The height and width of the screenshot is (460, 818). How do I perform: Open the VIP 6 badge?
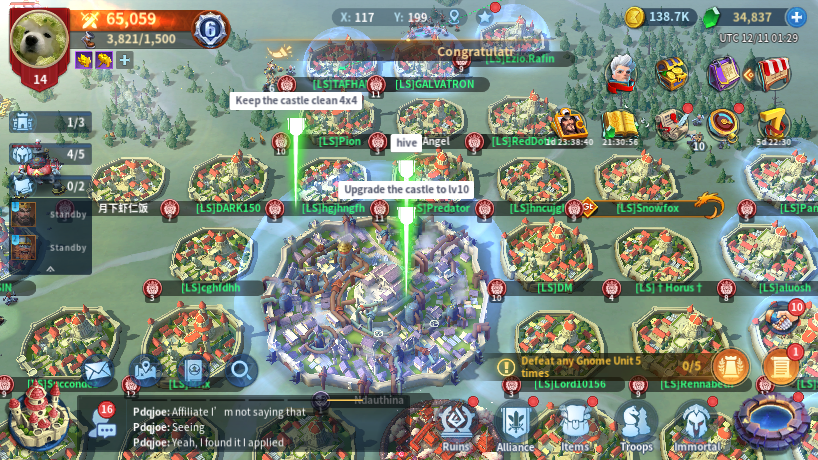coord(211,29)
